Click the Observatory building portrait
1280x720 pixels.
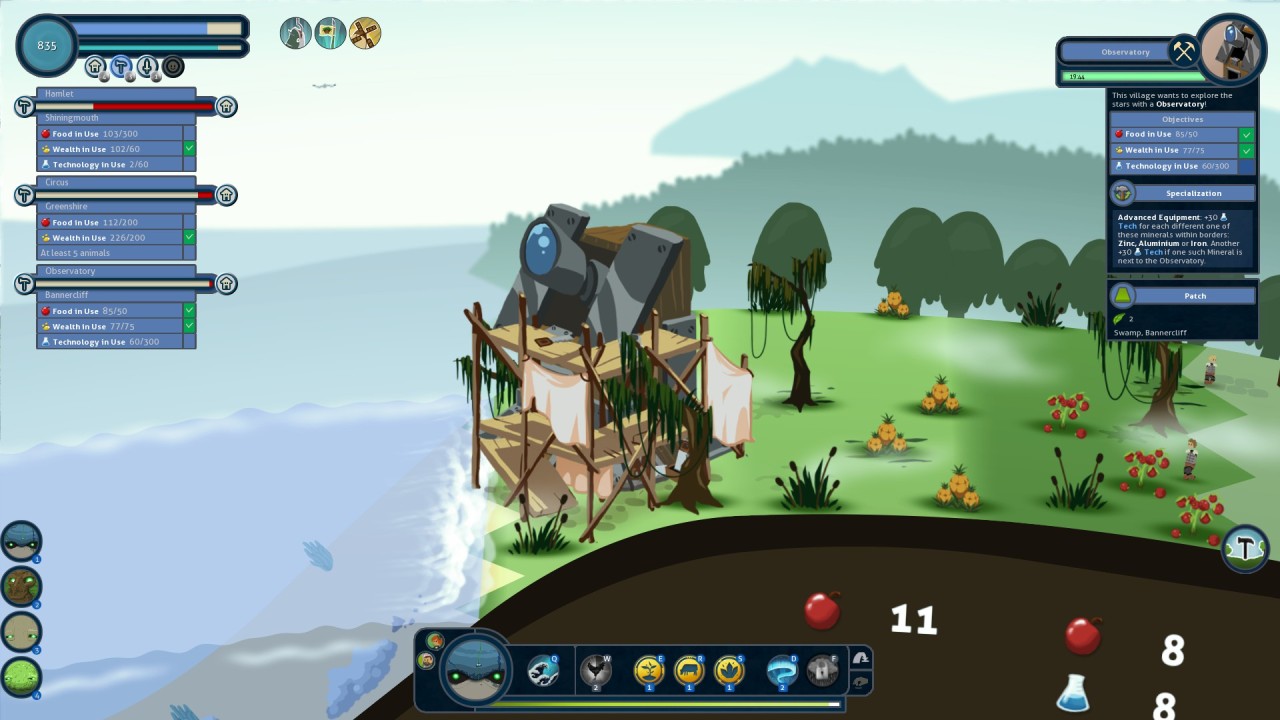coord(1232,48)
